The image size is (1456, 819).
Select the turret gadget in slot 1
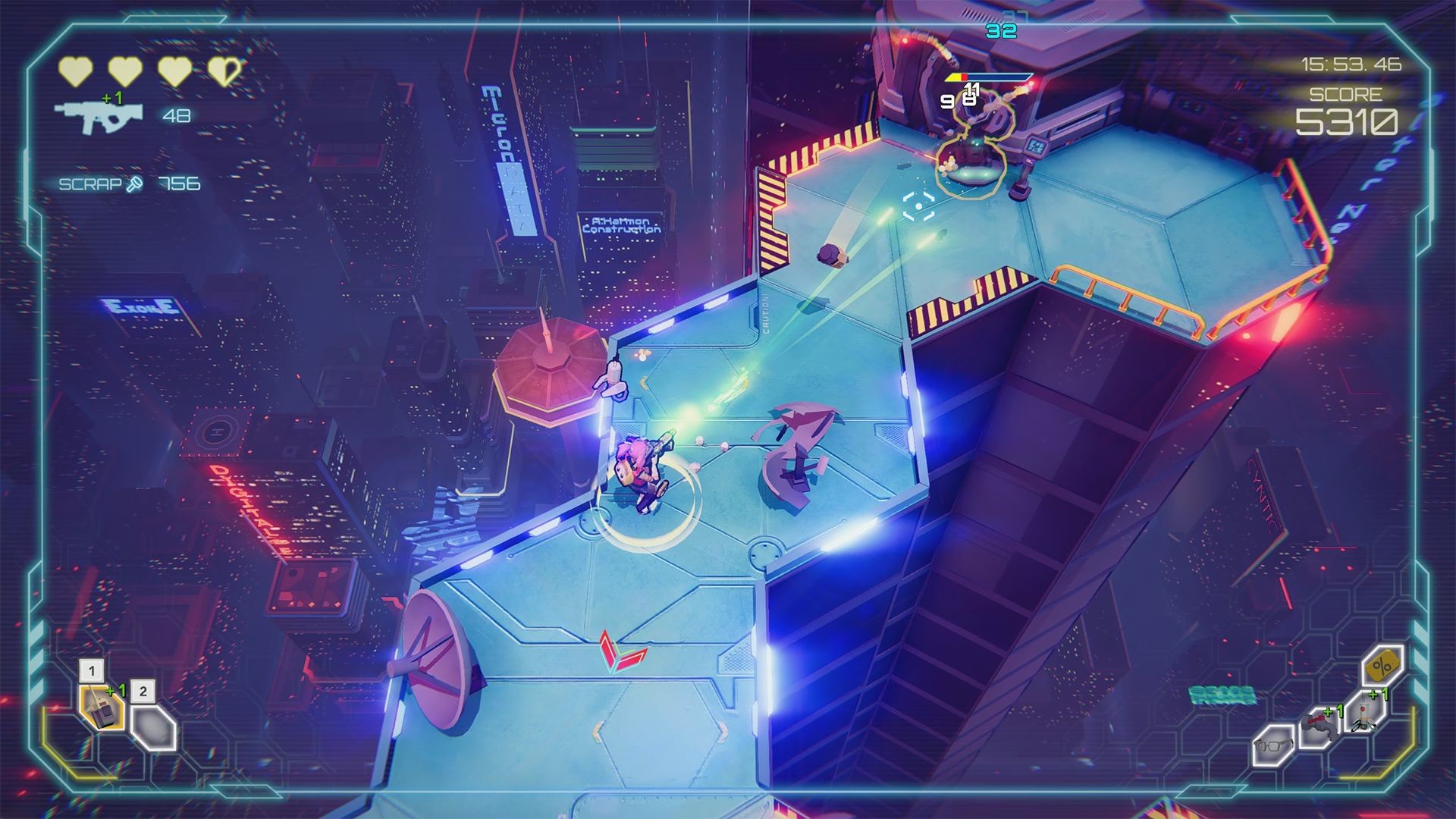pos(101,708)
